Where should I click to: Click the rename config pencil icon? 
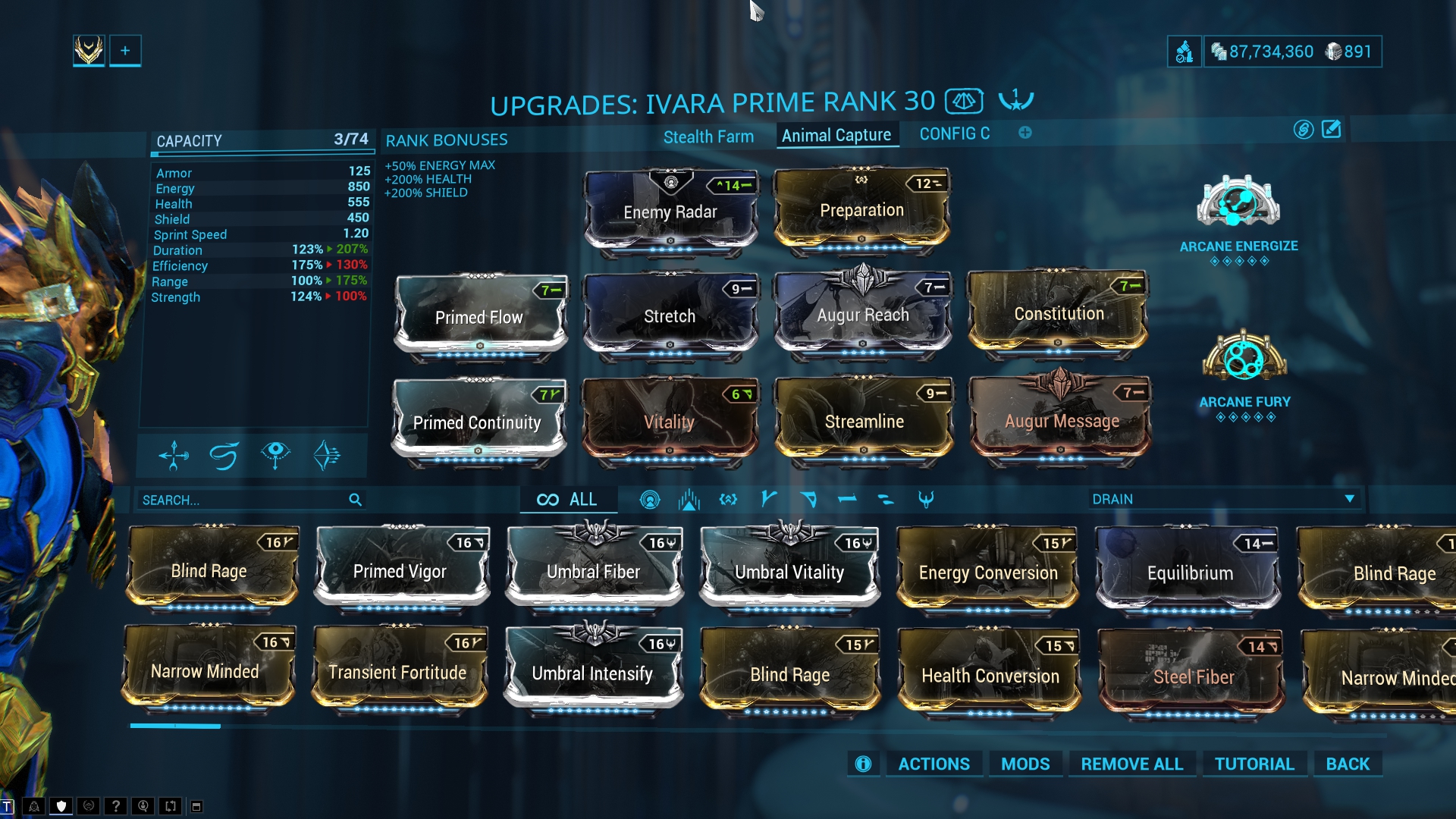(x=1332, y=130)
